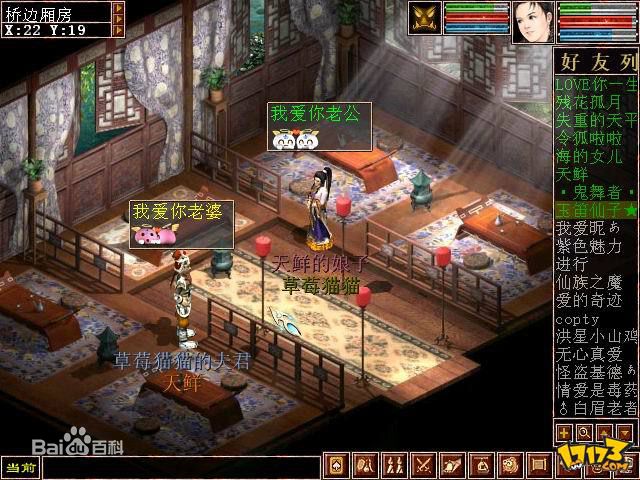The image size is (640, 480).
Task: Pick 无心真爱 from the friend list
Action: [589, 354]
